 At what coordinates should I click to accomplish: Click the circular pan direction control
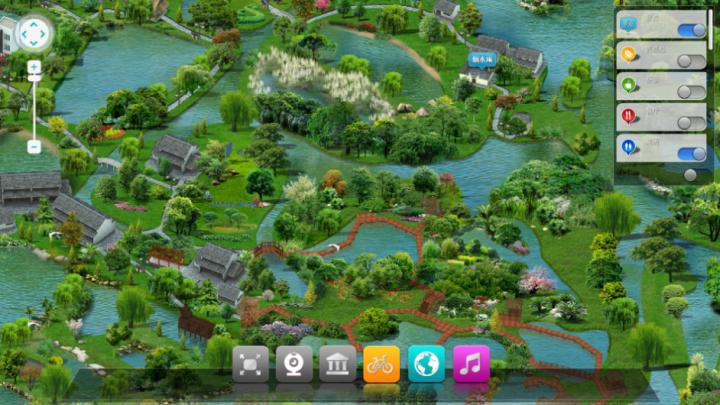coord(33,34)
